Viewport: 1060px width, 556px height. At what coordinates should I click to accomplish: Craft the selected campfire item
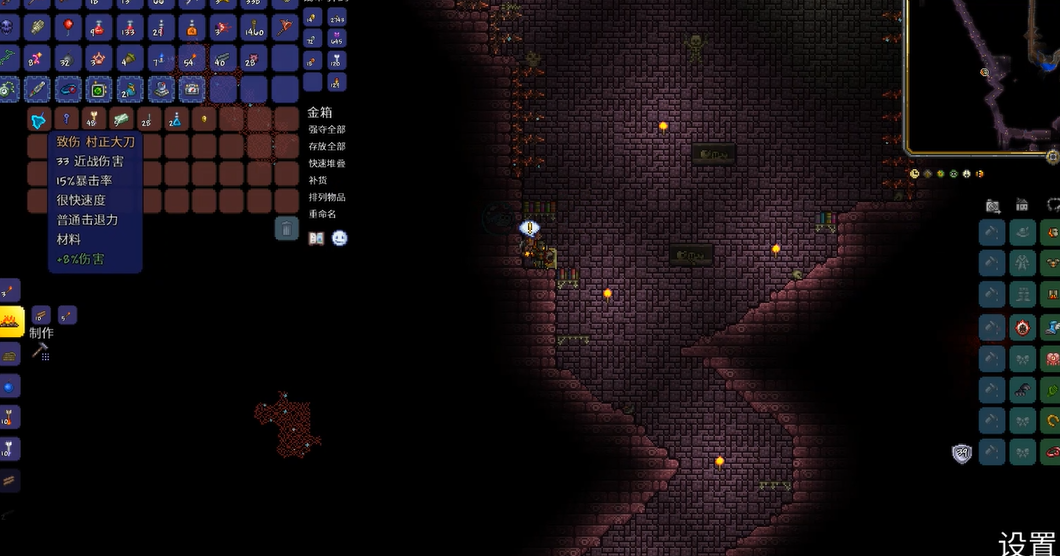[x=11, y=322]
